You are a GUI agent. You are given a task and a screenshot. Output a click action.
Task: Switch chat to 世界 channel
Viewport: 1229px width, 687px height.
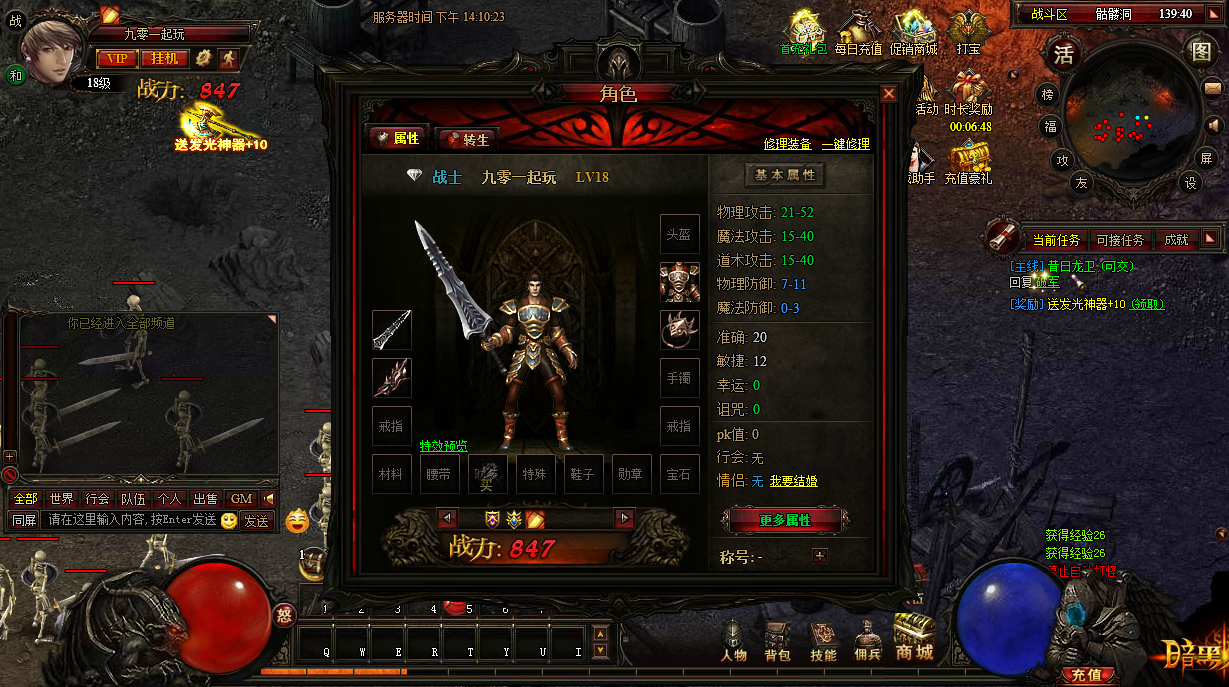(61, 499)
